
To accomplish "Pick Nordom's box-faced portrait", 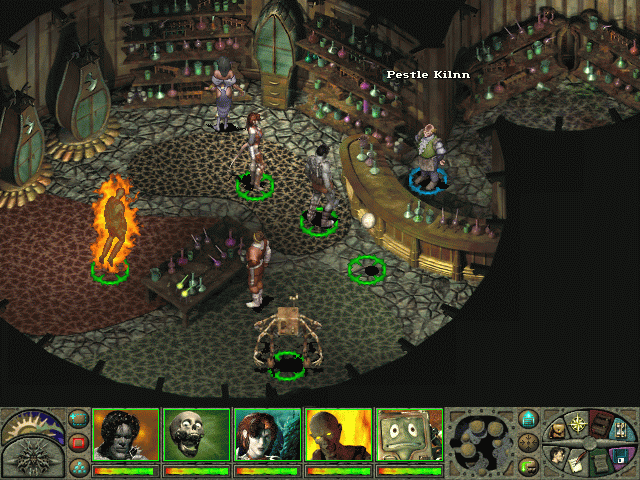I will tap(409, 435).
